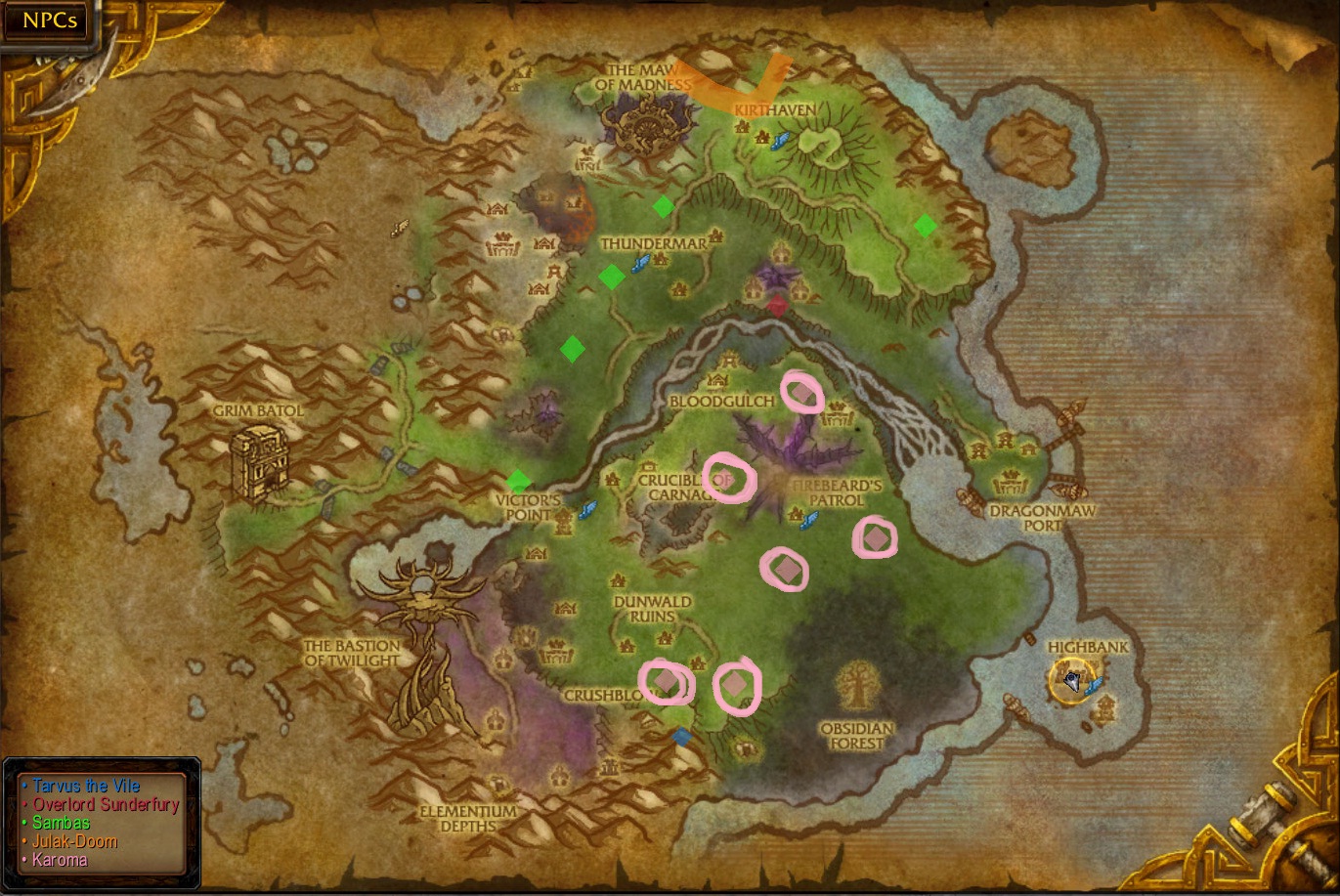The width and height of the screenshot is (1340, 896).
Task: Click the flight path icon near Firebeard's Patrol
Action: pyautogui.click(x=809, y=519)
